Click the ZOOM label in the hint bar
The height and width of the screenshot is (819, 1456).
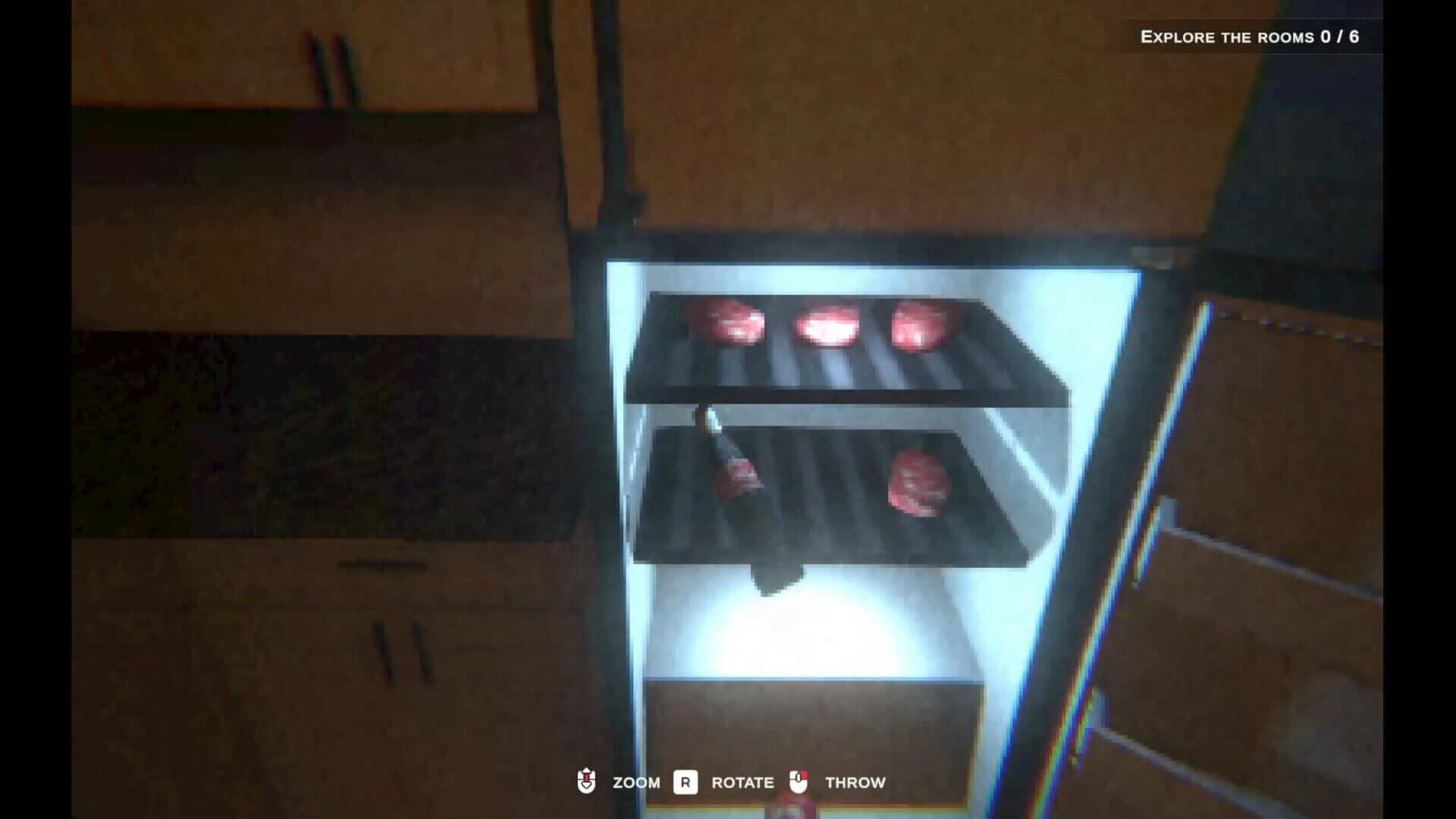638,783
